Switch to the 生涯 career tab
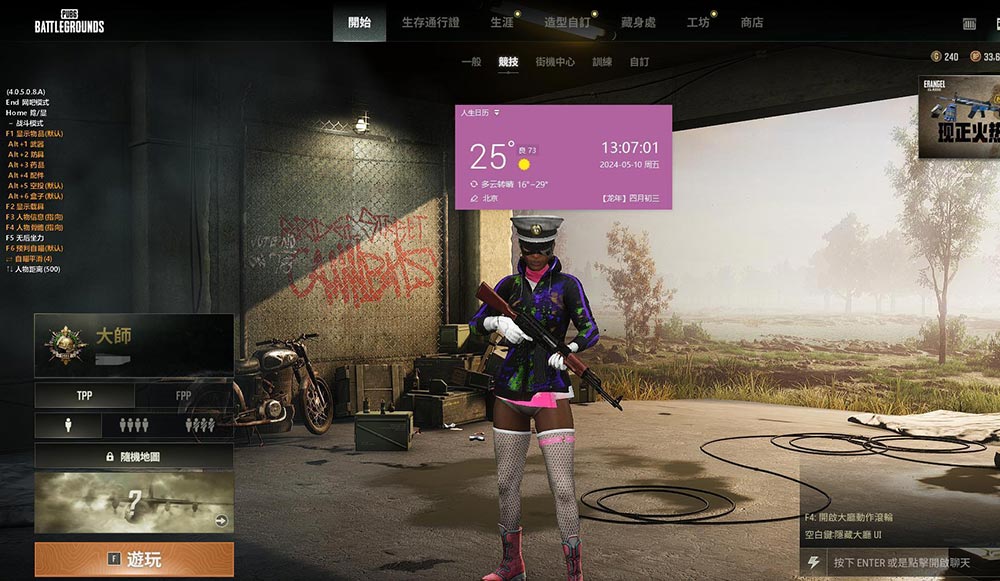Image resolution: width=1000 pixels, height=581 pixels. (502, 22)
